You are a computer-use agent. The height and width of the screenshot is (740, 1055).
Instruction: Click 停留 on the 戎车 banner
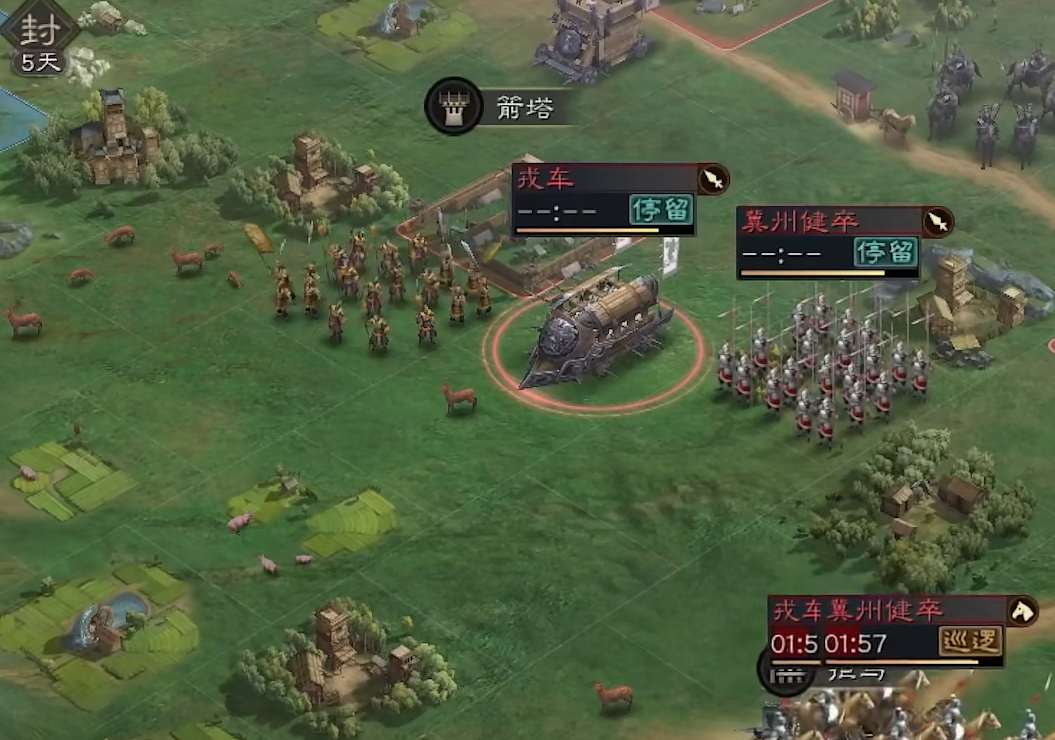tap(661, 210)
